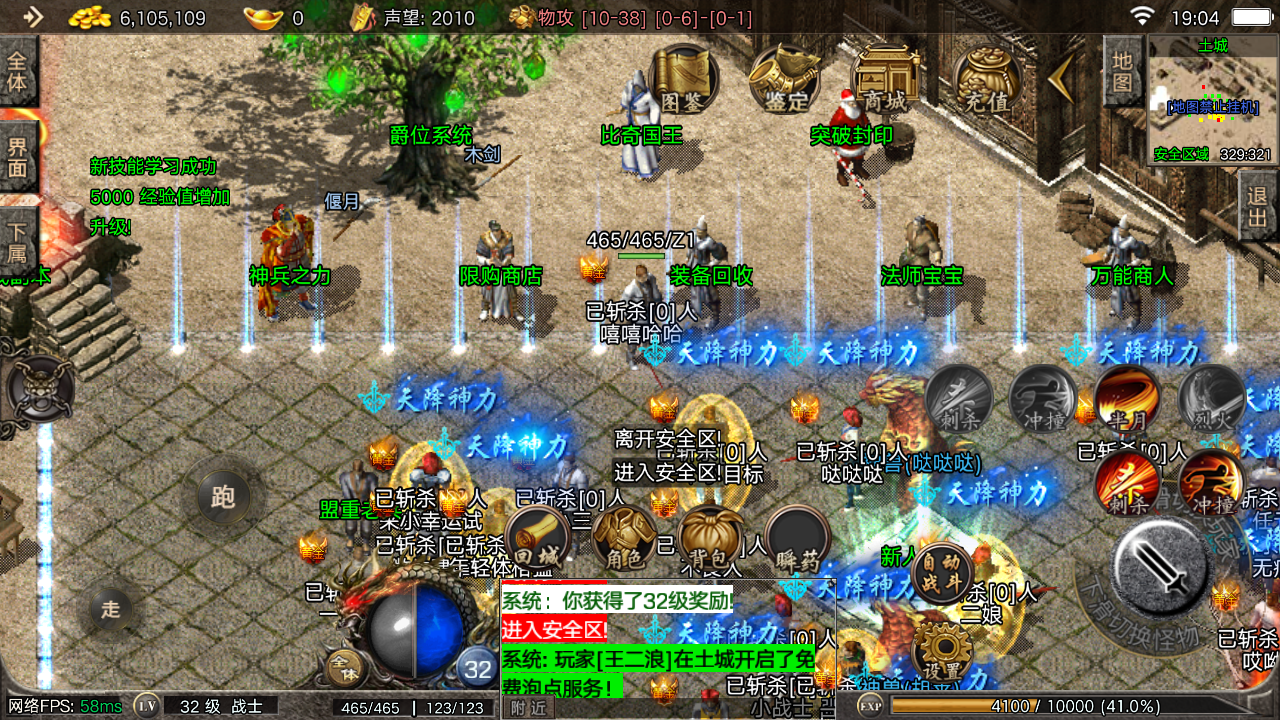This screenshot has width=1280, height=720.
Task: Click the 土城 minimap
Action: pyautogui.click(x=1212, y=99)
